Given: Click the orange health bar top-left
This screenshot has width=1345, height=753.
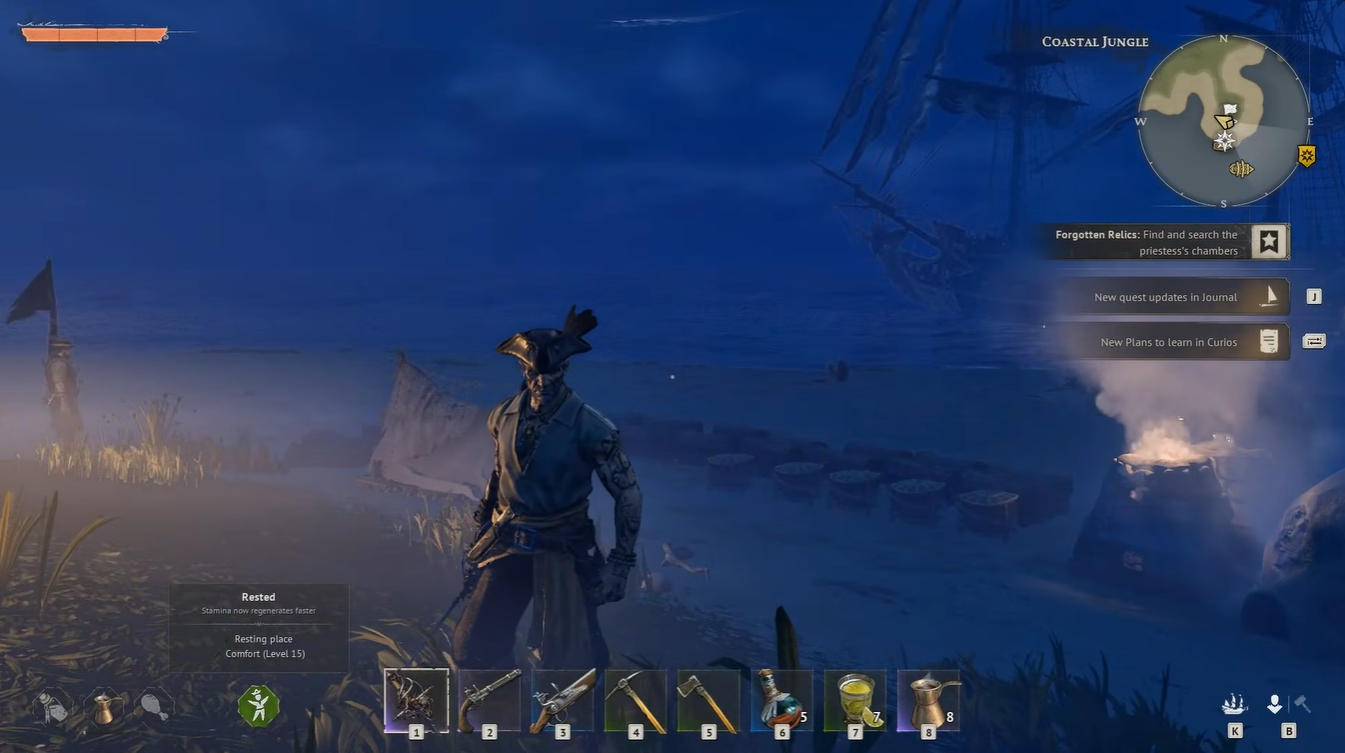Looking at the screenshot, I should 95,33.
